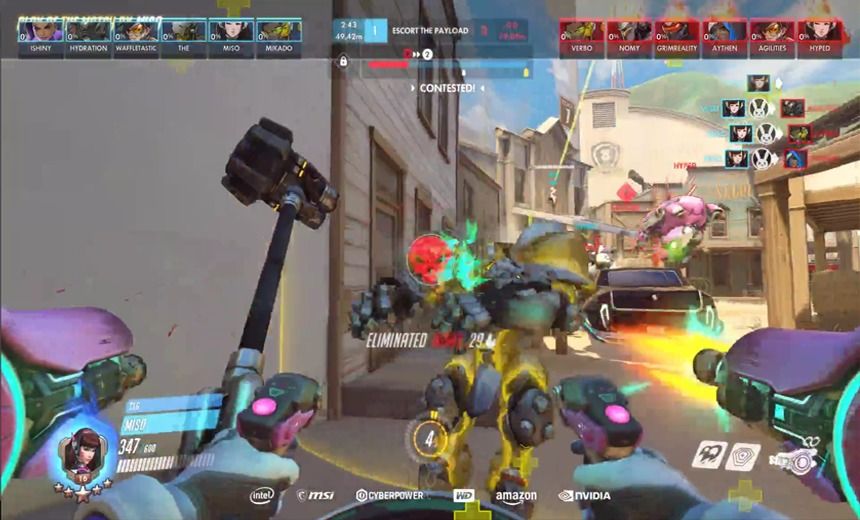Choose GRIMREALITY's player card
The width and height of the screenshot is (860, 520).
(677, 37)
